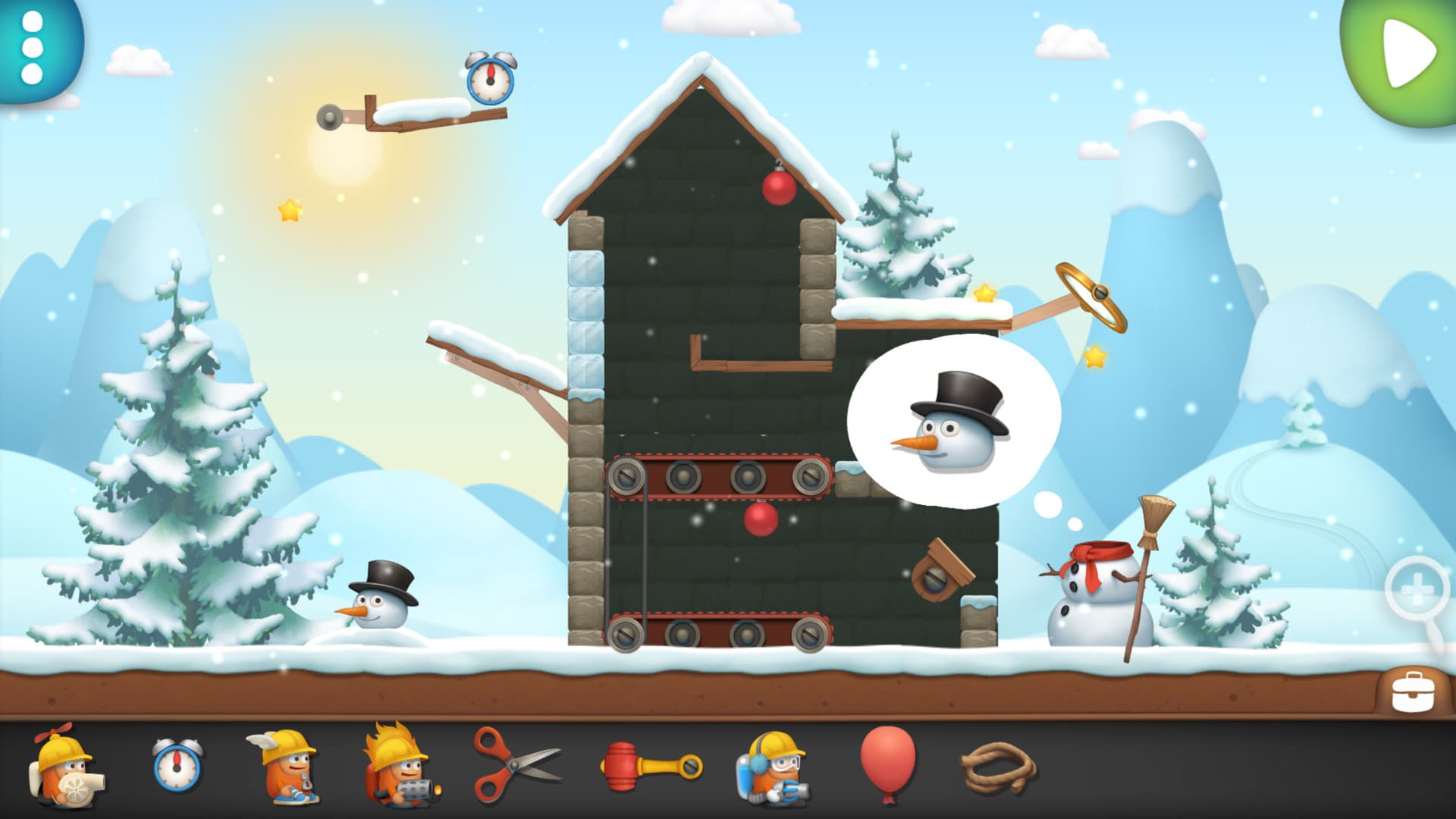Pick the red scissors tool
This screenshot has width=1456, height=819.
point(514,764)
